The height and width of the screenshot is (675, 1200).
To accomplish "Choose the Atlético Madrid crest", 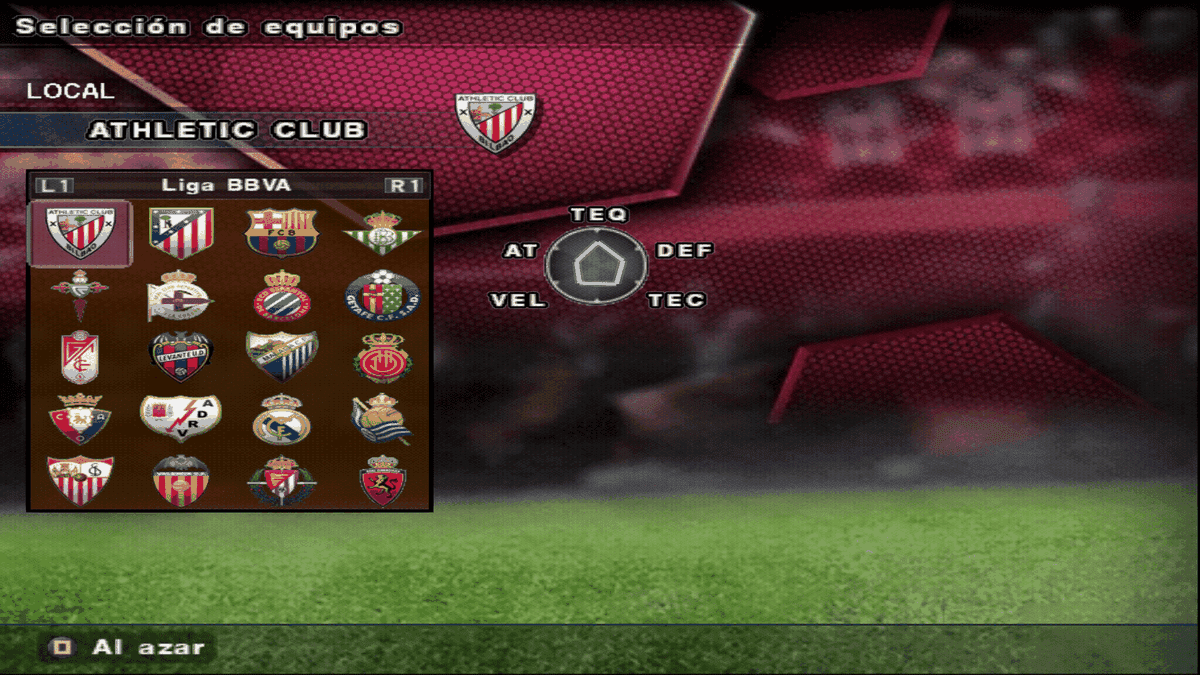I will (x=181, y=233).
